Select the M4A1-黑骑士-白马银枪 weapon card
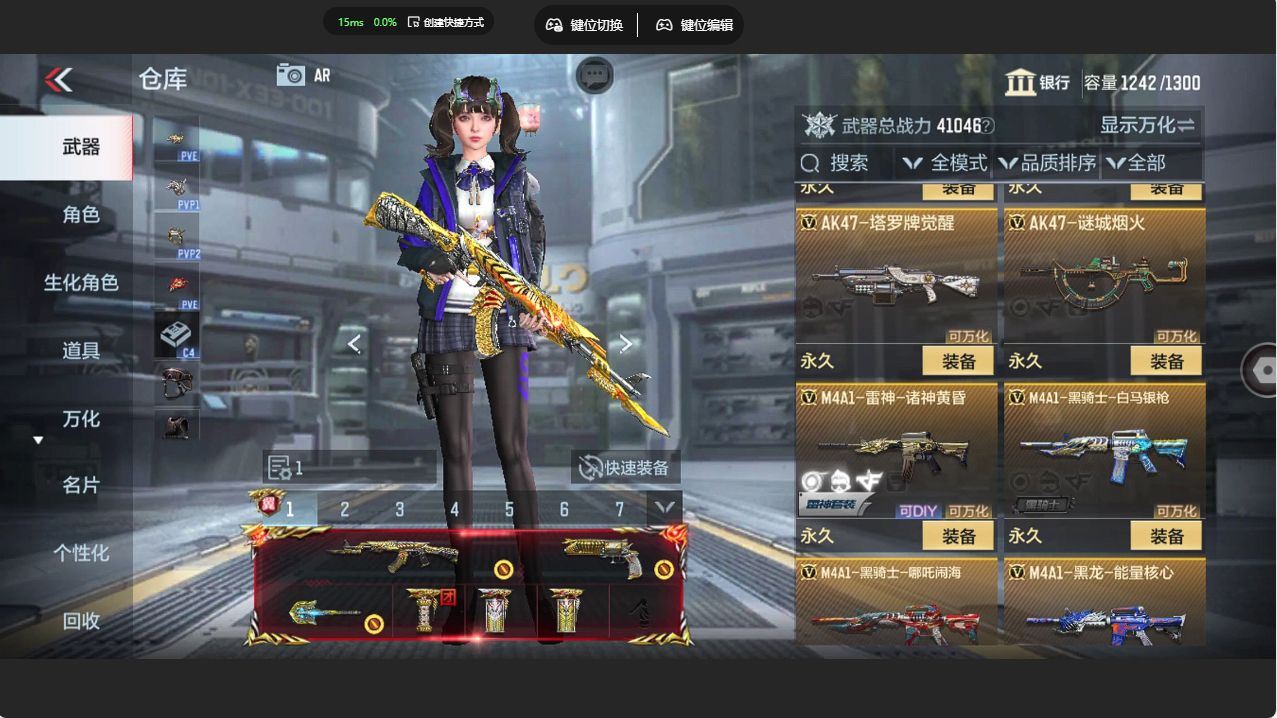Viewport: 1277px width, 718px height. tap(1104, 450)
